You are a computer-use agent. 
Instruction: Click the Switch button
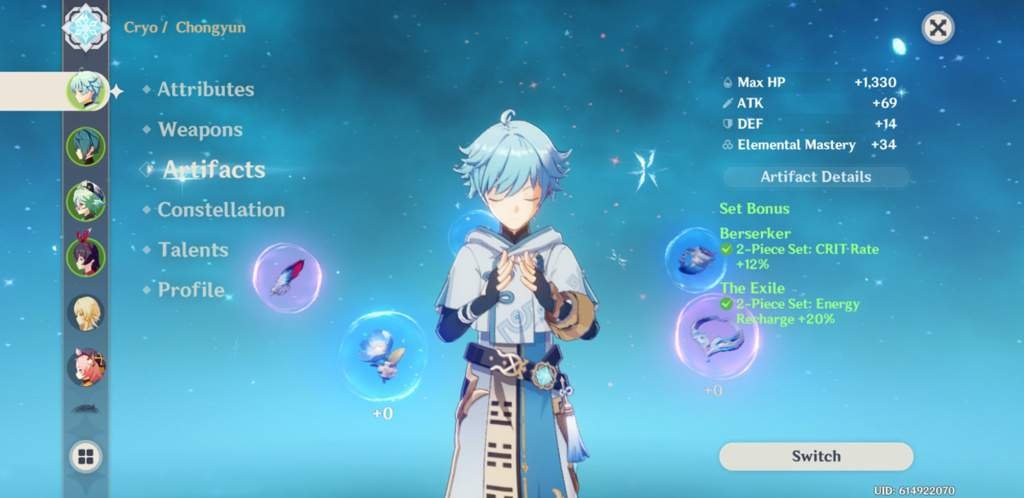pyautogui.click(x=815, y=456)
